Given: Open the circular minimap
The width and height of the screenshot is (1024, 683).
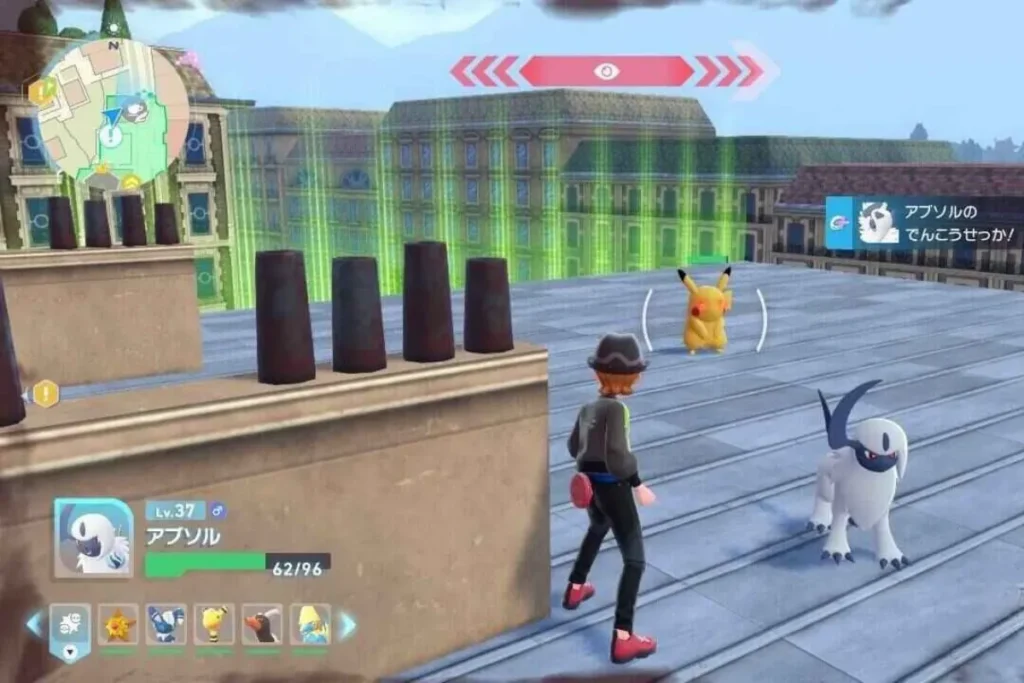Looking at the screenshot, I should [113, 108].
